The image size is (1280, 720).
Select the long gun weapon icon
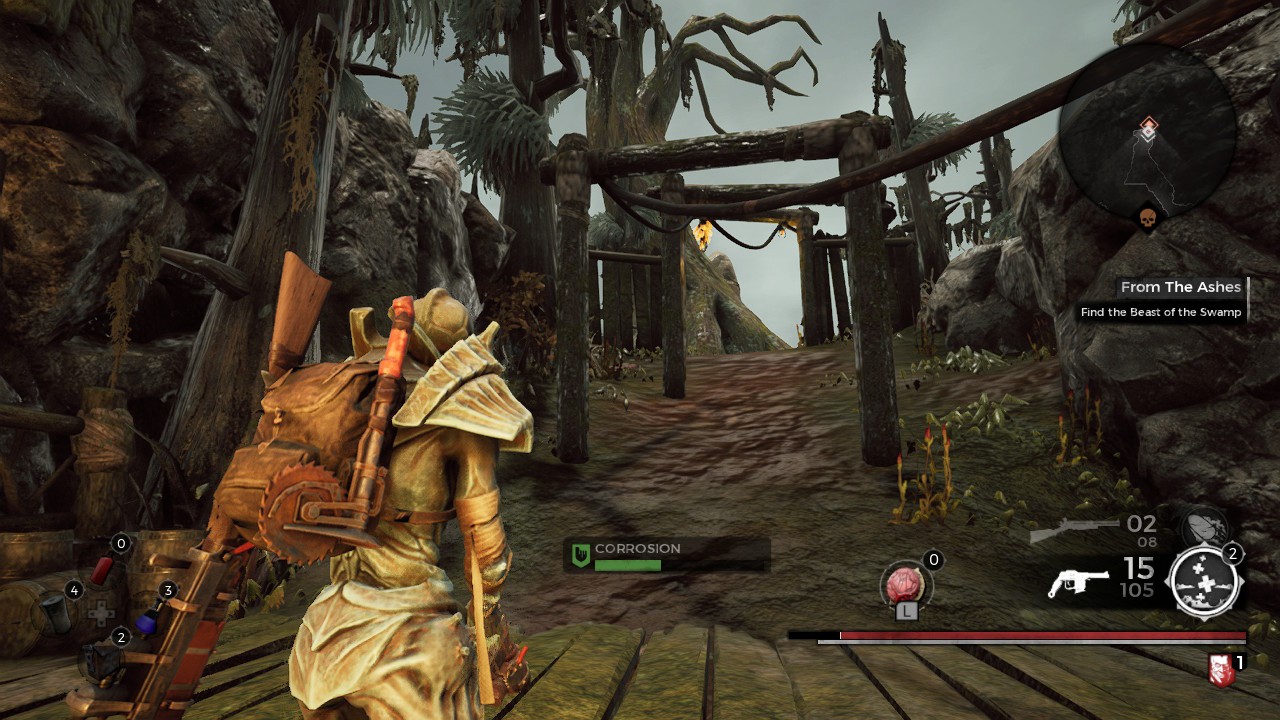pyautogui.click(x=1074, y=531)
